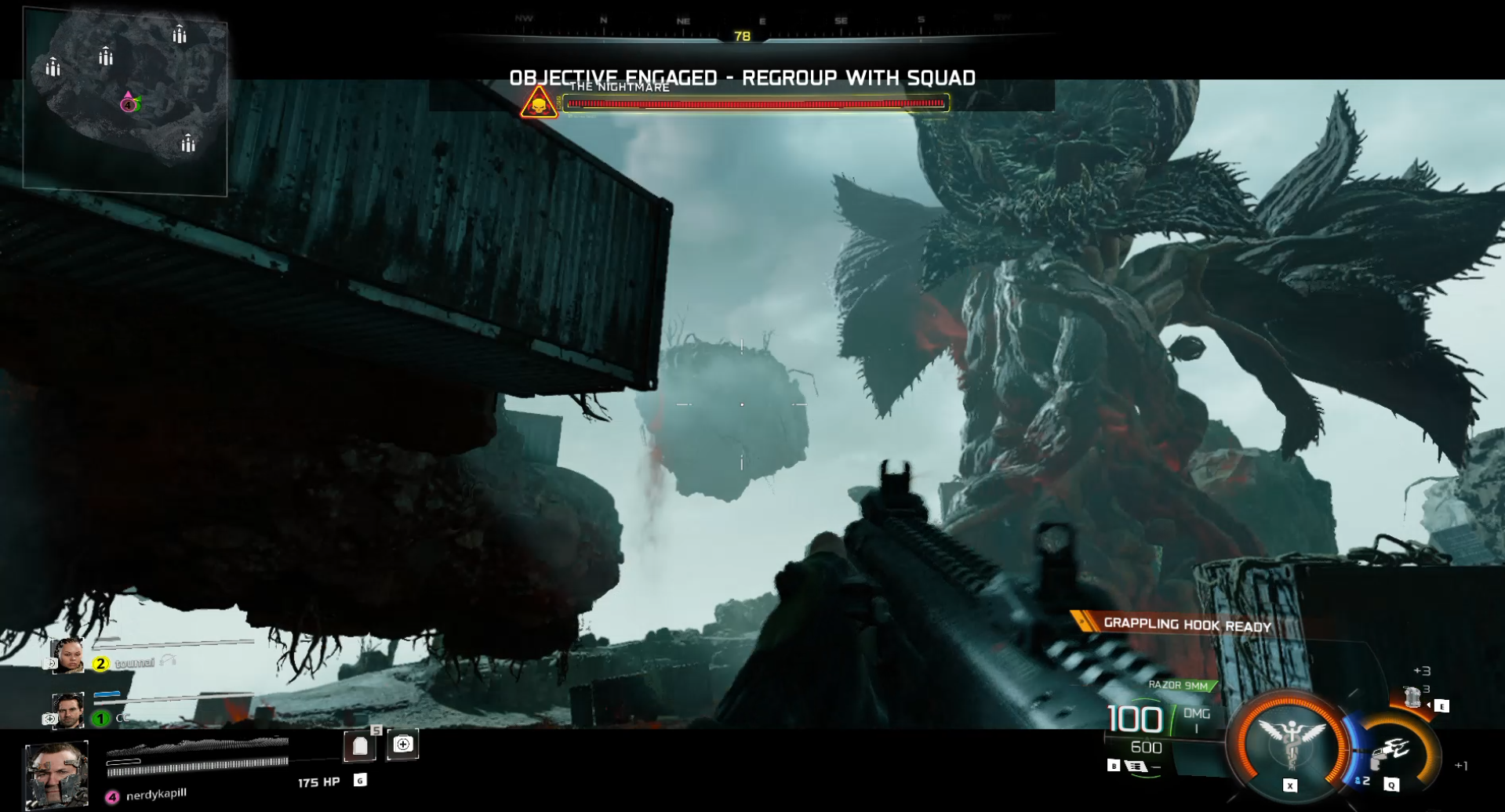Click the body armor item icon beside the E prompt
This screenshot has height=812, width=1505.
pos(1412,698)
